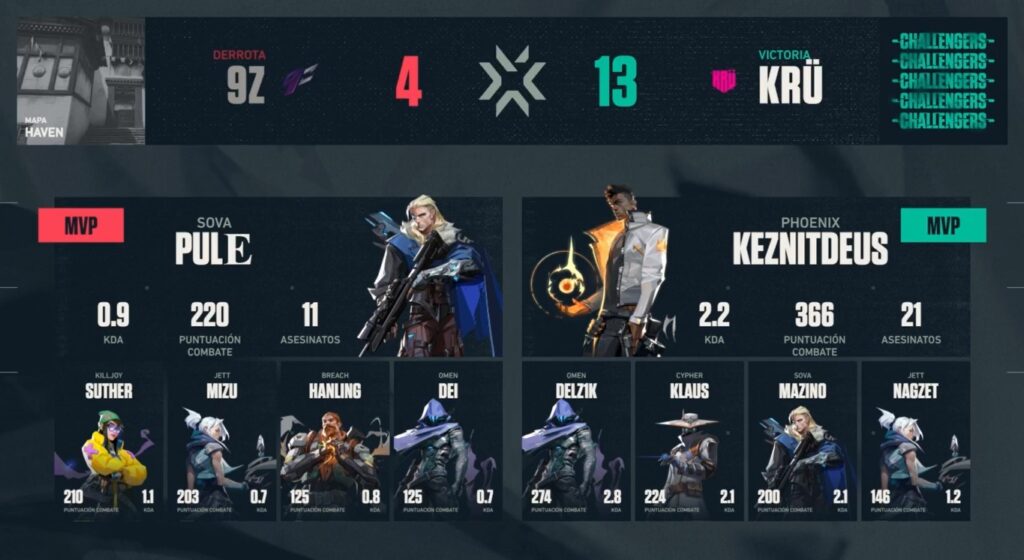The width and height of the screenshot is (1024, 560).
Task: Select Suther's Killjoy player card
Action: click(x=109, y=441)
